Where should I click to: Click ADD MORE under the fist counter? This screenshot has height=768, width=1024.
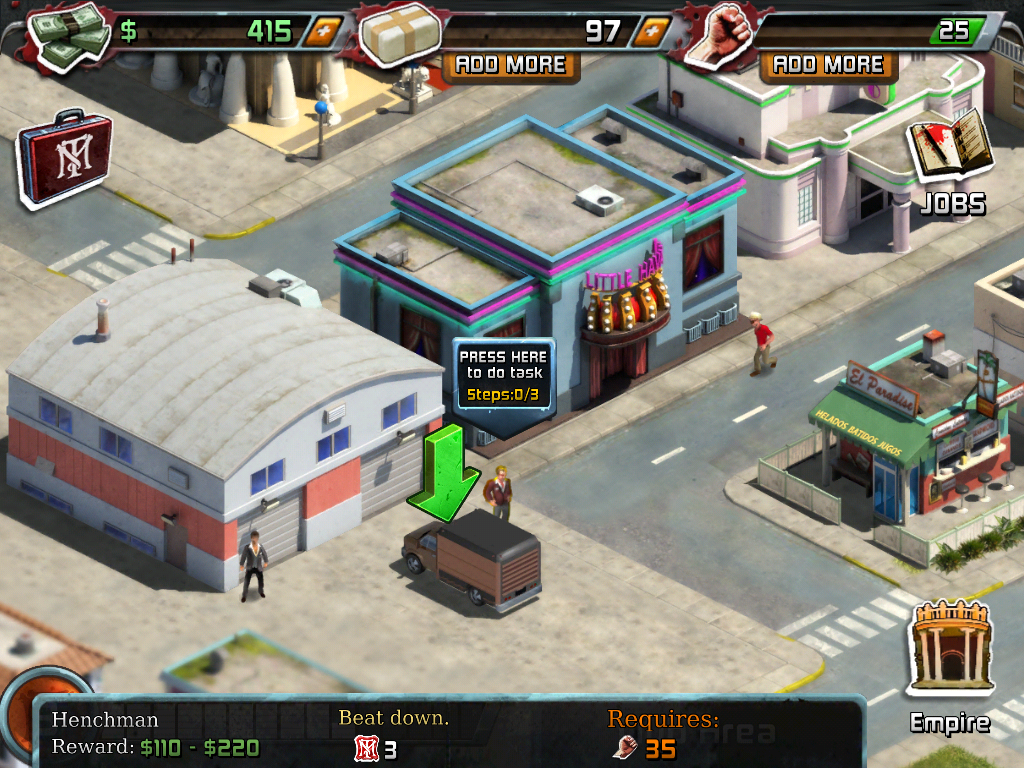coord(829,65)
